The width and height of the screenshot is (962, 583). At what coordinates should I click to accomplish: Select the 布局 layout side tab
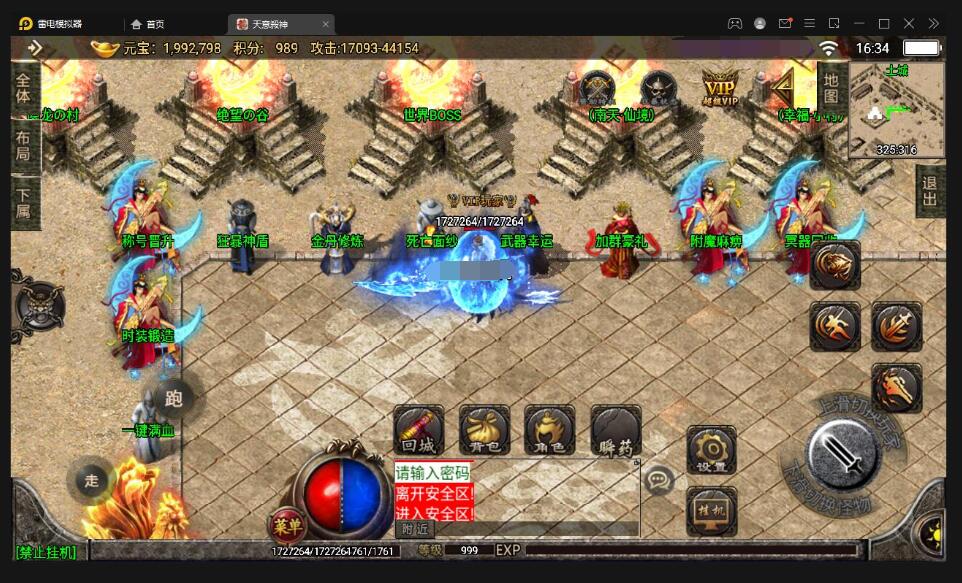coord(24,146)
